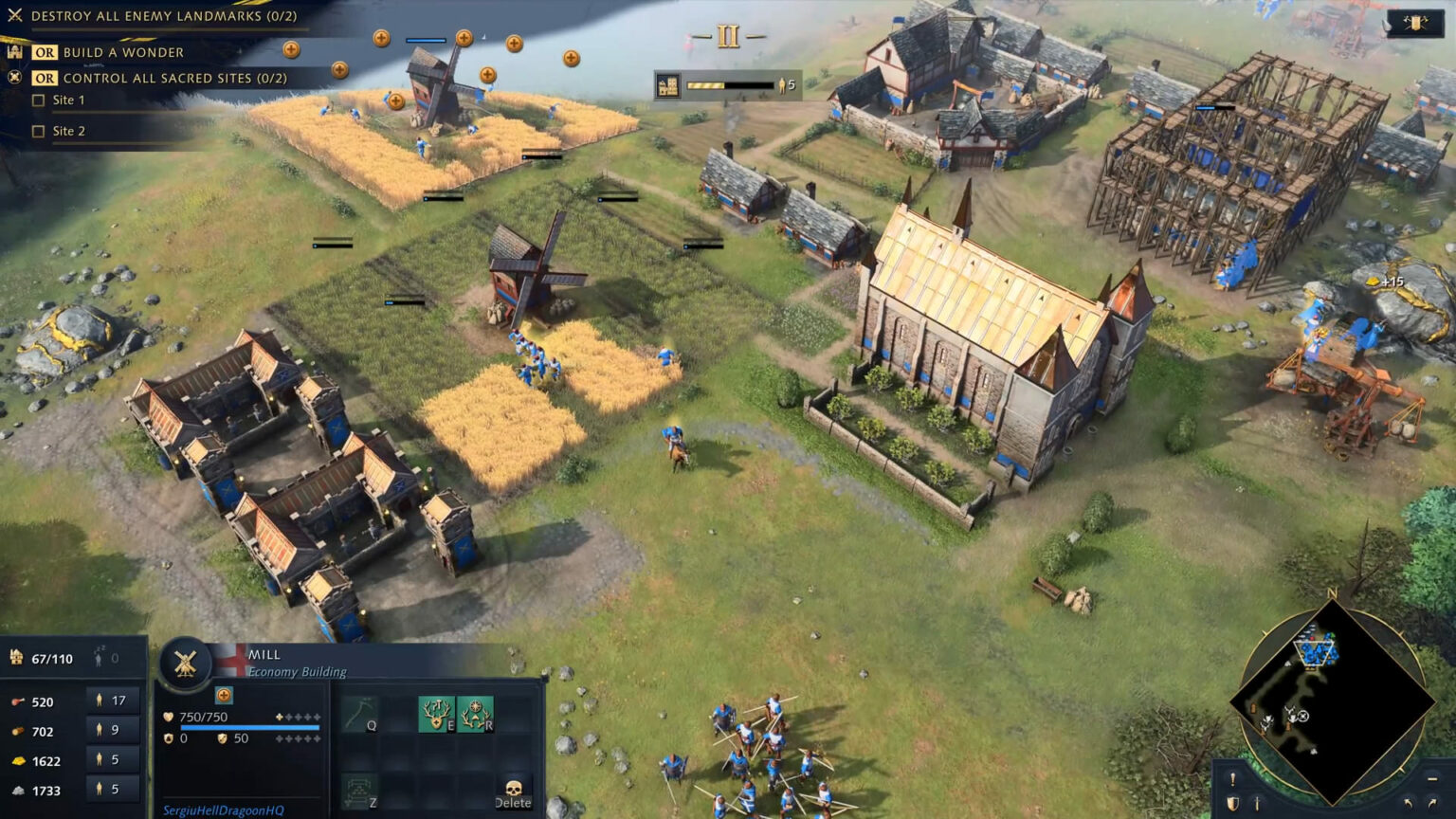Click the Age II banner at screen top
1456x819 pixels.
[x=727, y=34]
